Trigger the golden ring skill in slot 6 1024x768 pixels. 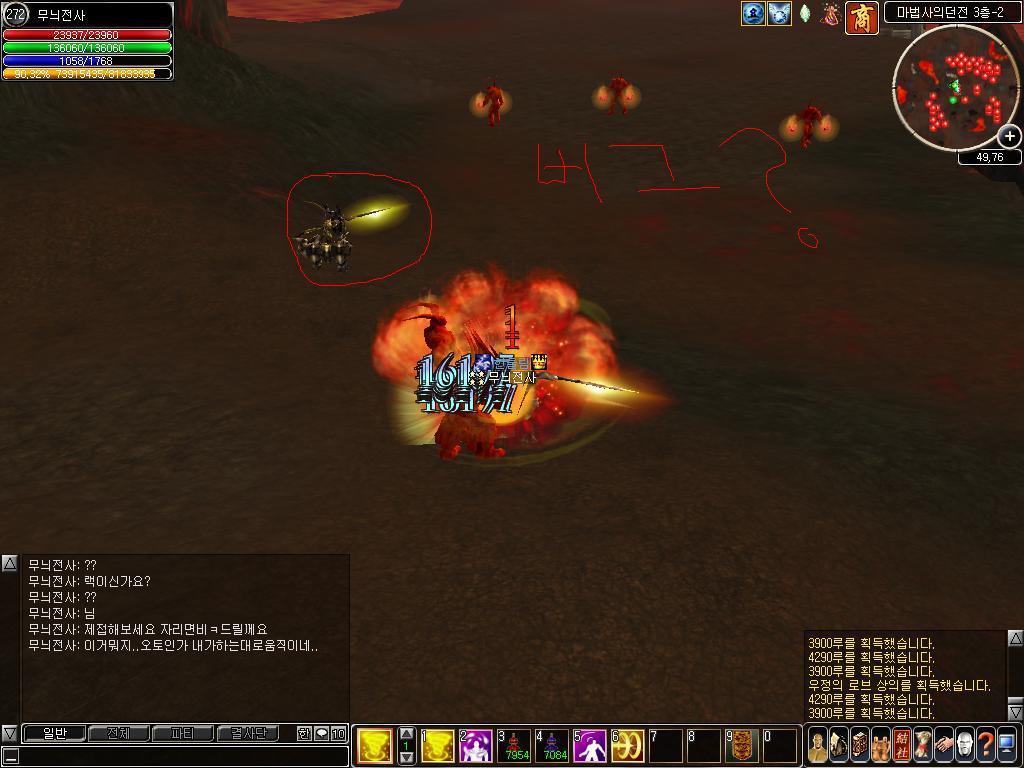628,746
